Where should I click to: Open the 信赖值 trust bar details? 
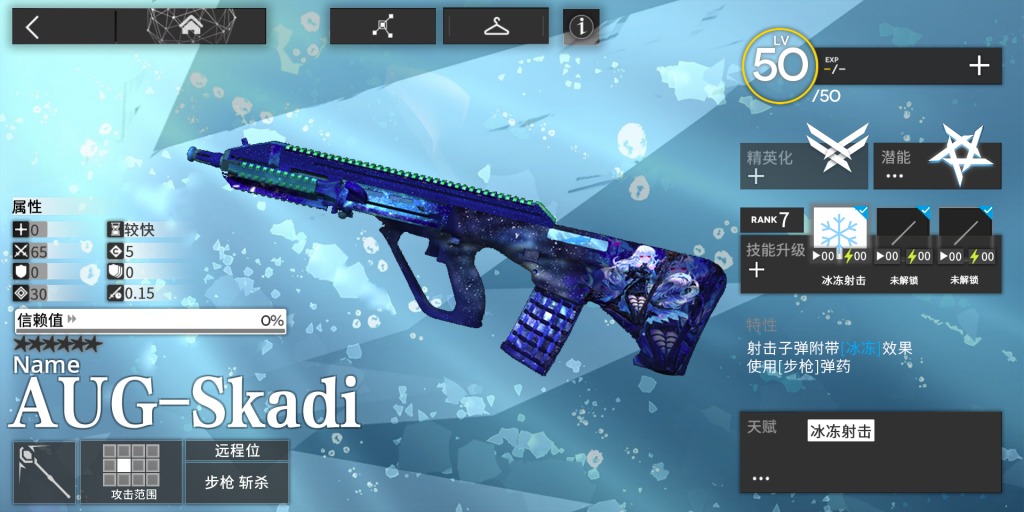tap(150, 320)
